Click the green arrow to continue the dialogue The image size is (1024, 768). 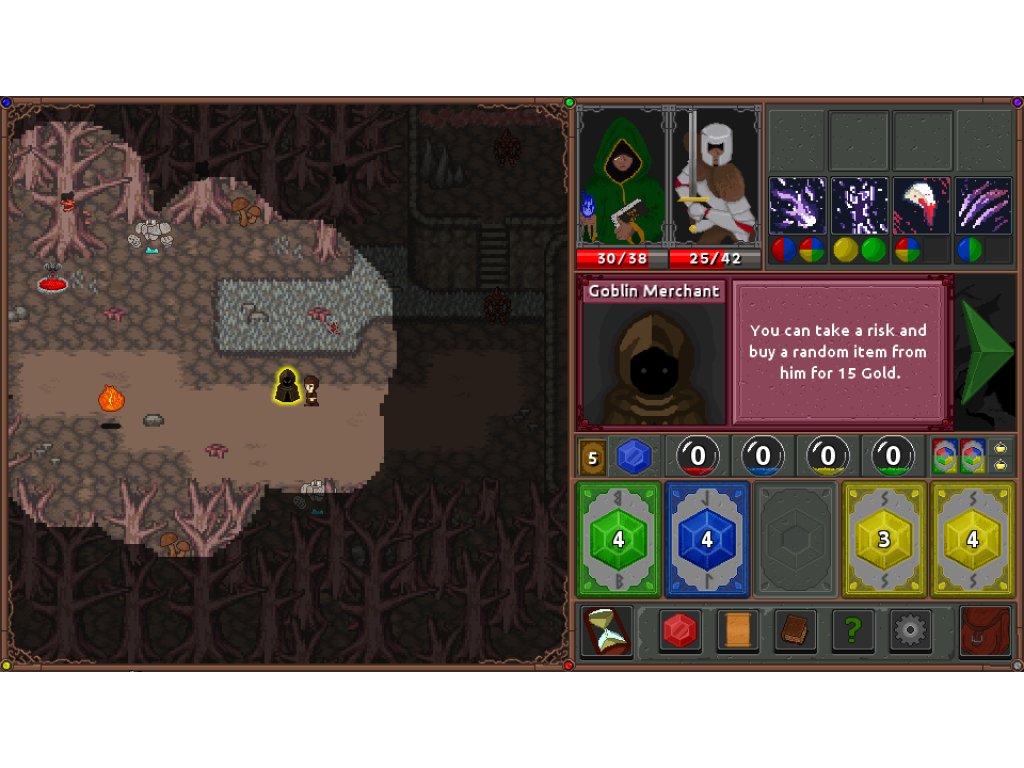[x=985, y=351]
